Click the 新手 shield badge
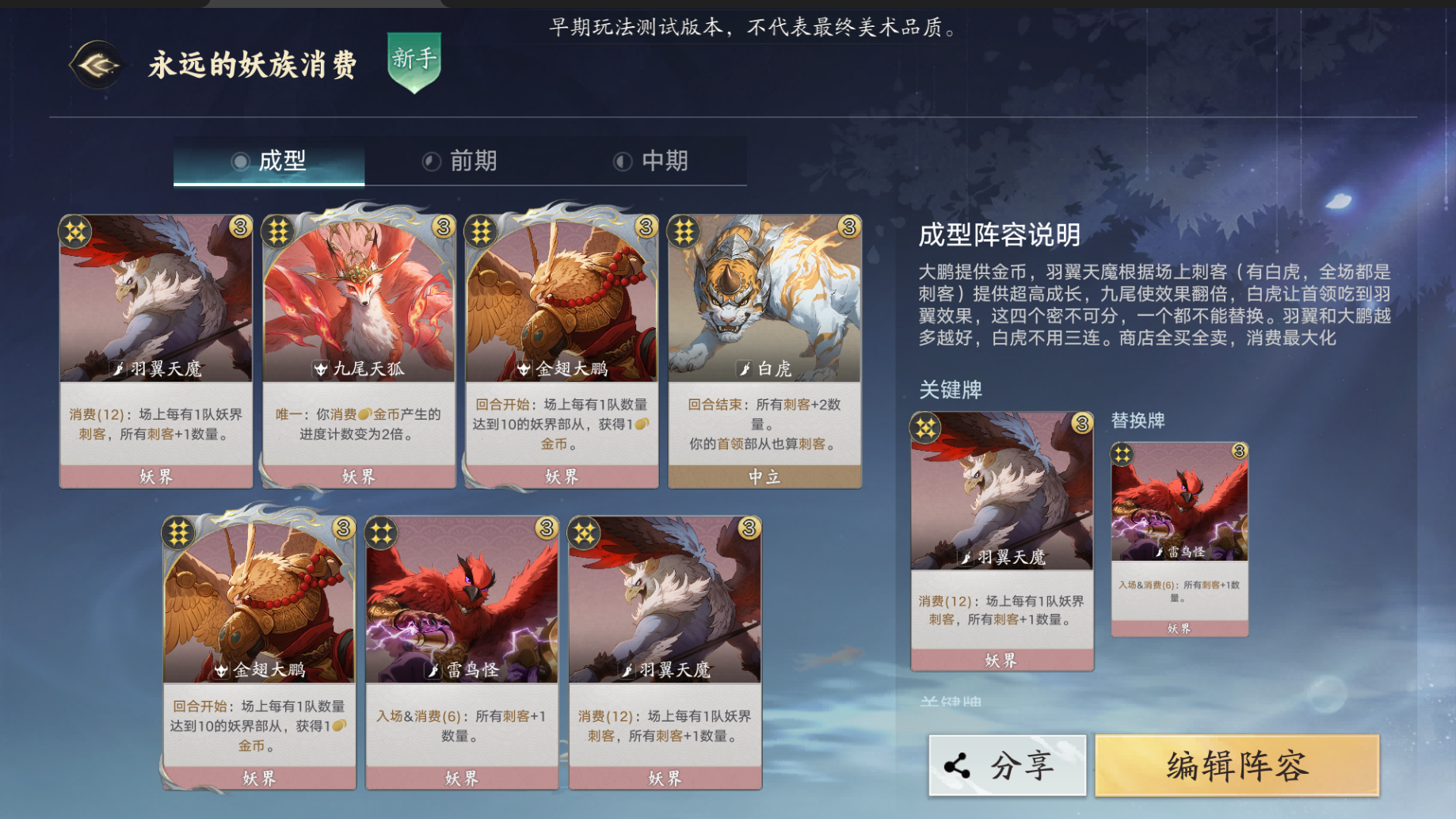1456x819 pixels. click(412, 65)
